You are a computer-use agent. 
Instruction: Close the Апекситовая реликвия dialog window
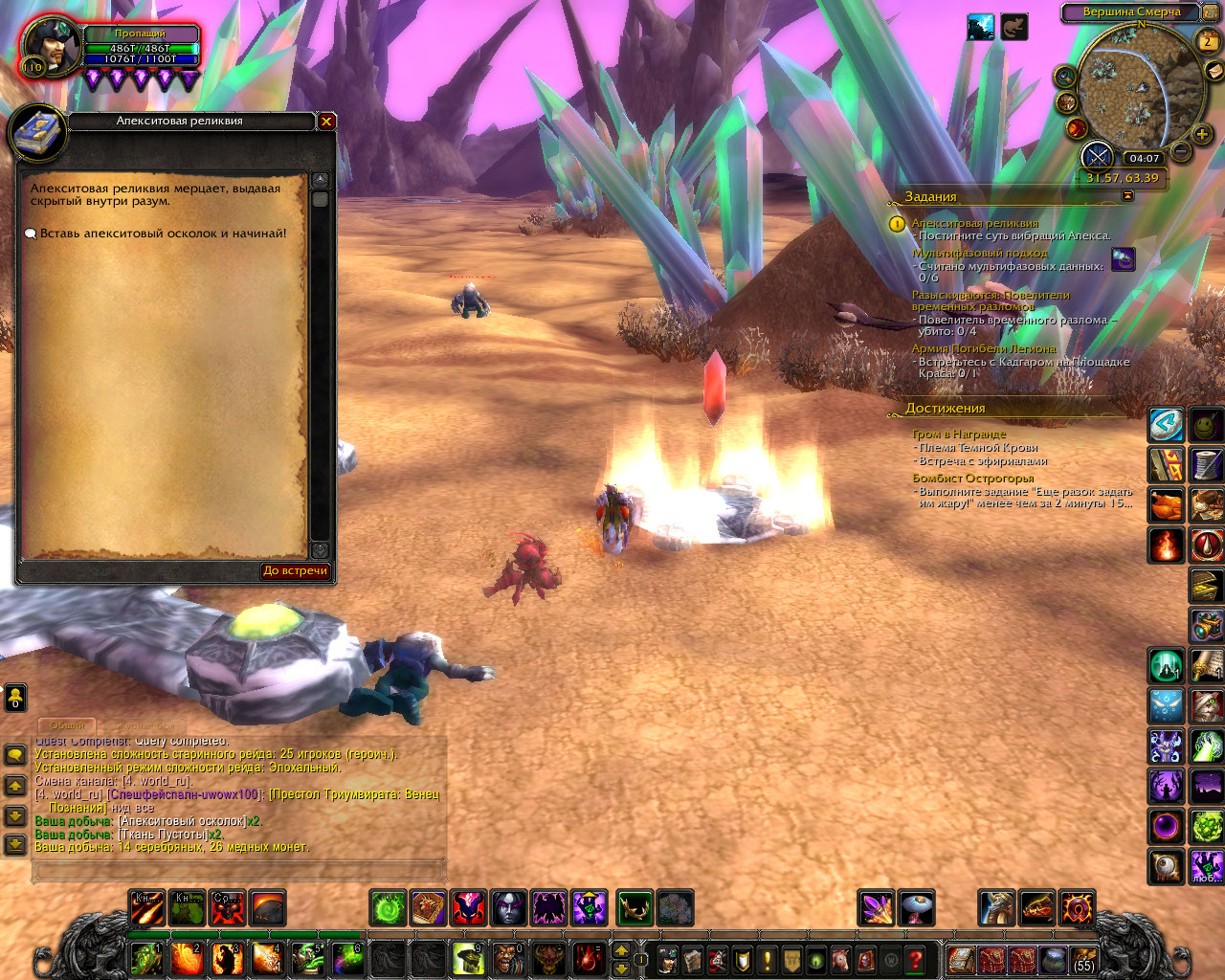click(x=326, y=122)
